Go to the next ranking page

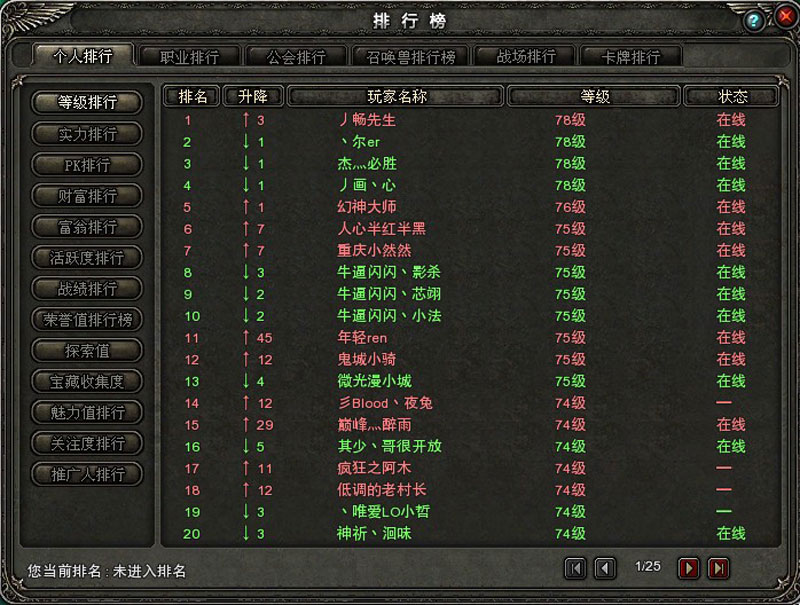(x=689, y=569)
